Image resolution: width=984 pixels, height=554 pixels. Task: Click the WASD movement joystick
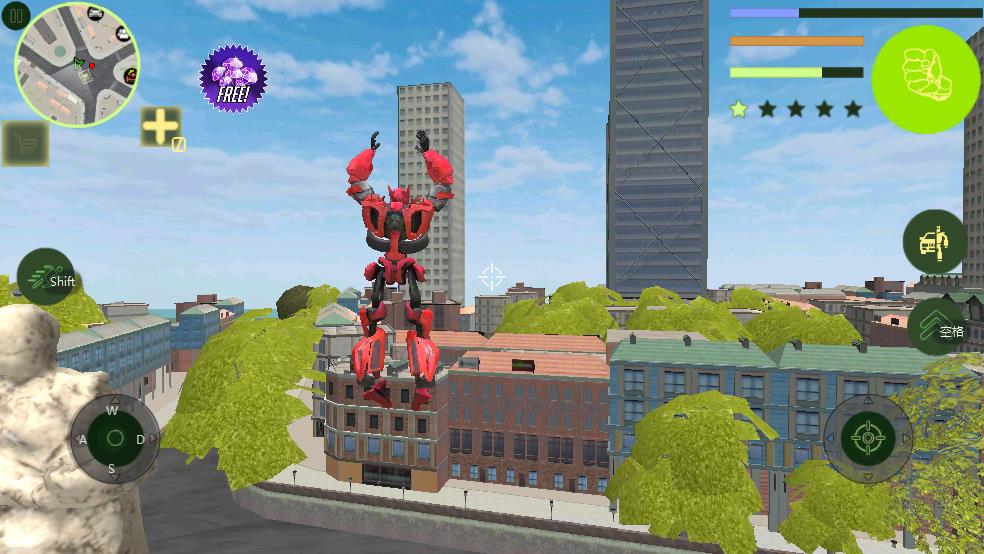click(x=114, y=438)
